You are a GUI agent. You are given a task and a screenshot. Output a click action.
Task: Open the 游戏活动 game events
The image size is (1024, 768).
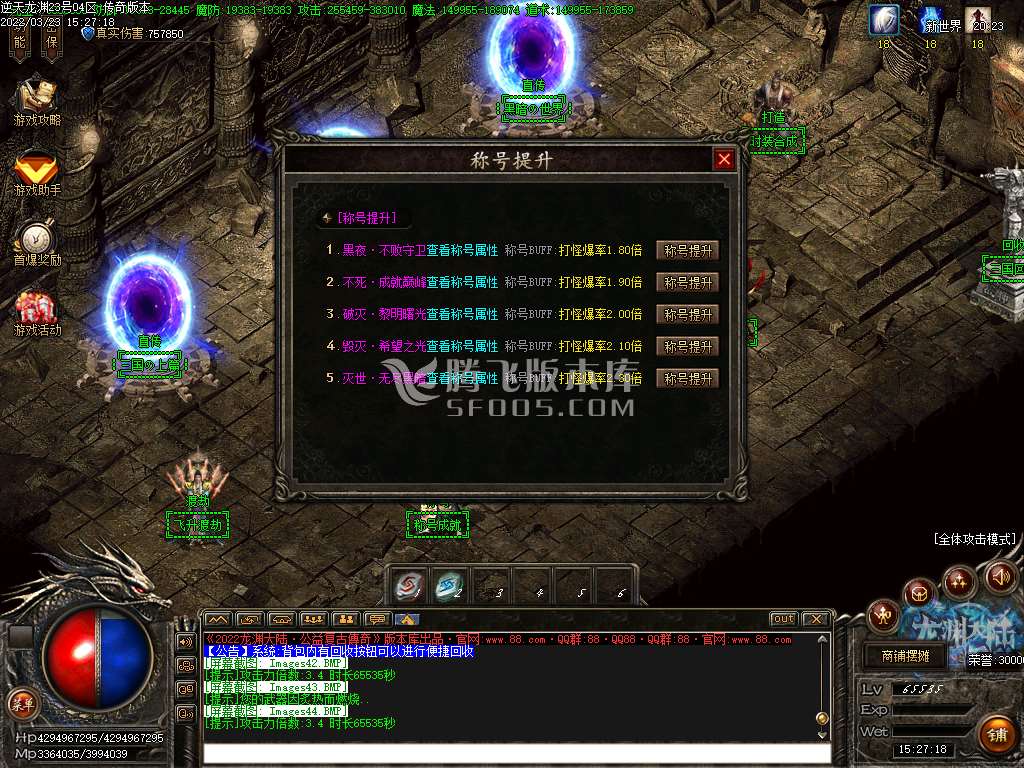[x=37, y=313]
